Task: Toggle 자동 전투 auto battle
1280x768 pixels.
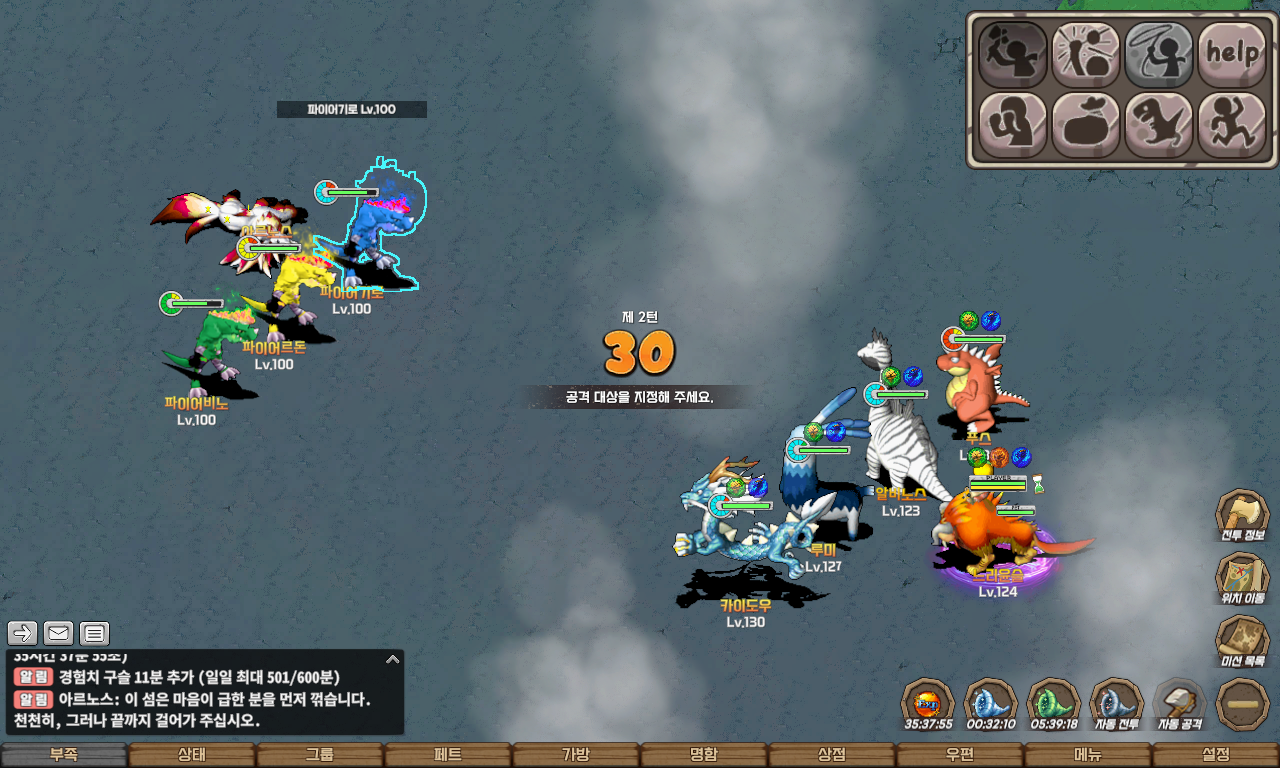Action: [1116, 703]
